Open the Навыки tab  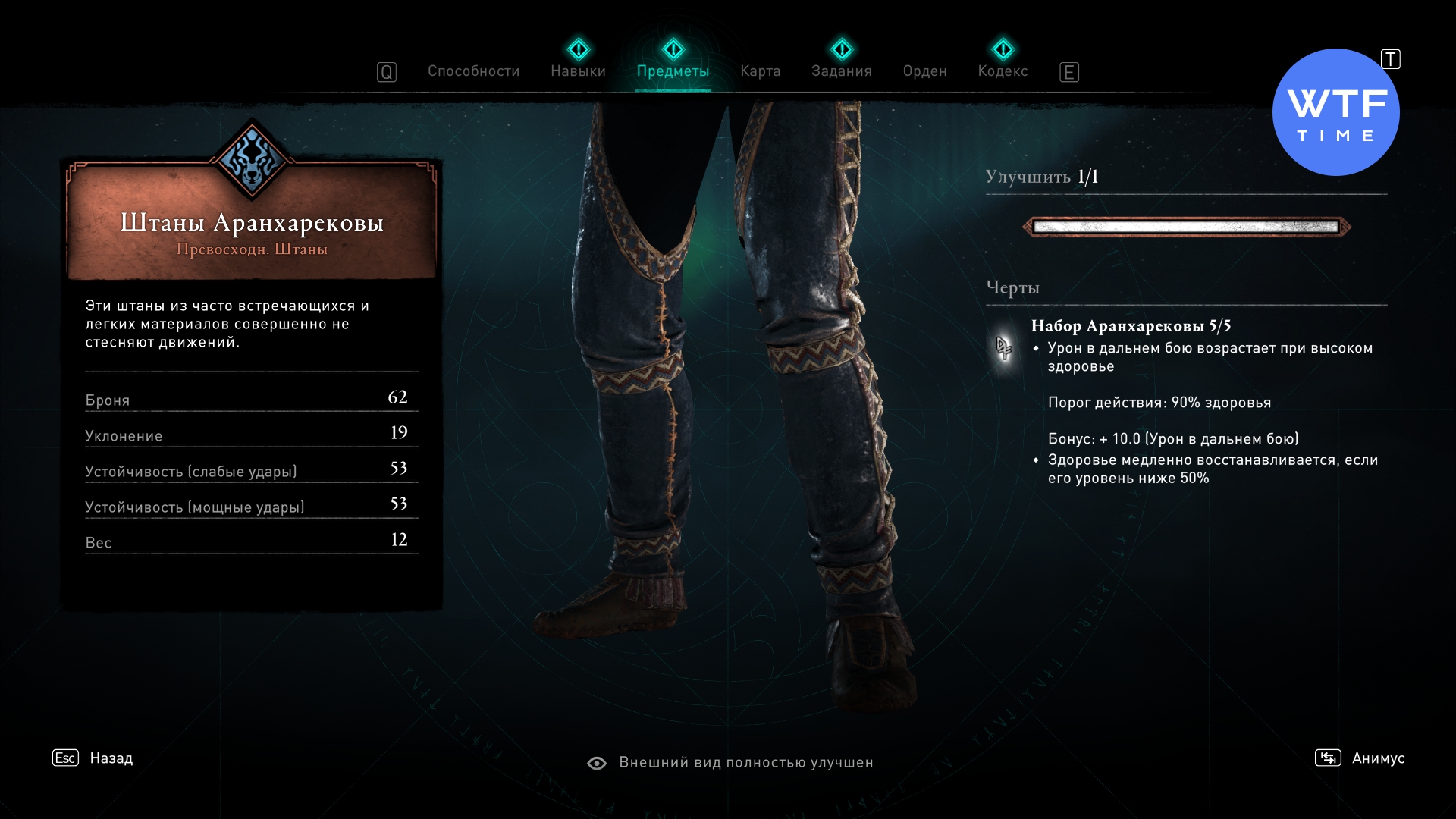pyautogui.click(x=578, y=71)
